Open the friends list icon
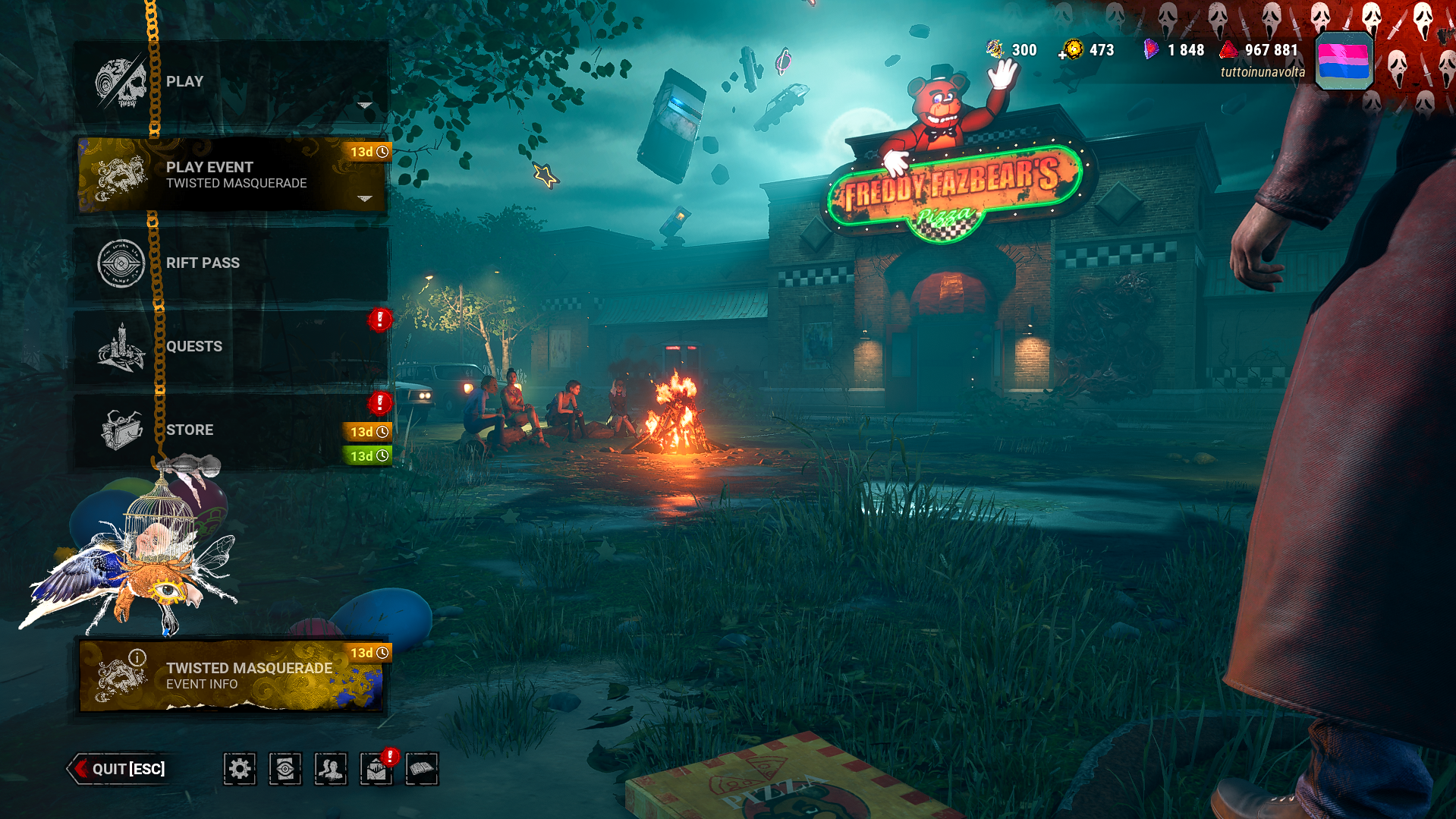Viewport: 1456px width, 819px height. [331, 769]
